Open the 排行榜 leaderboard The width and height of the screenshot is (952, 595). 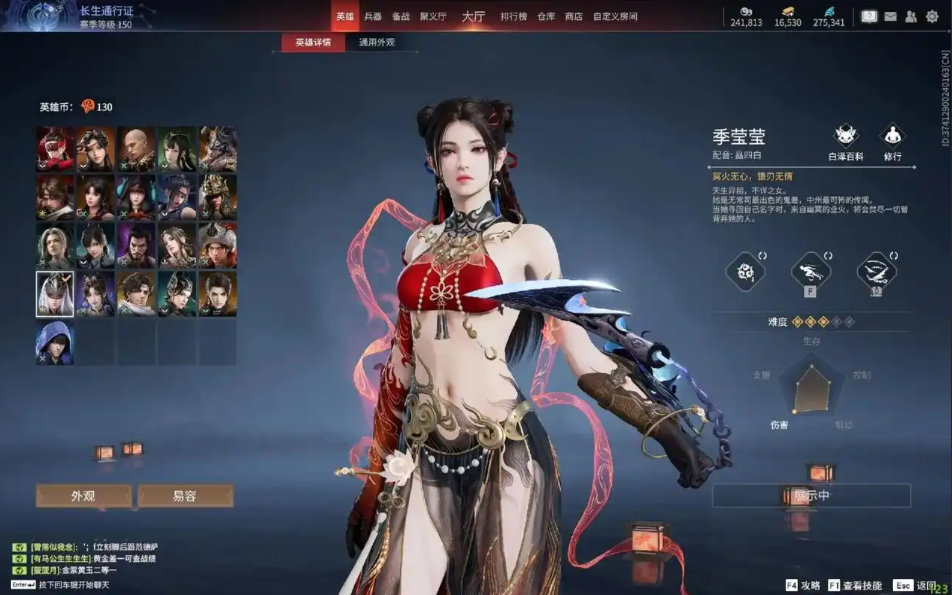514,17
